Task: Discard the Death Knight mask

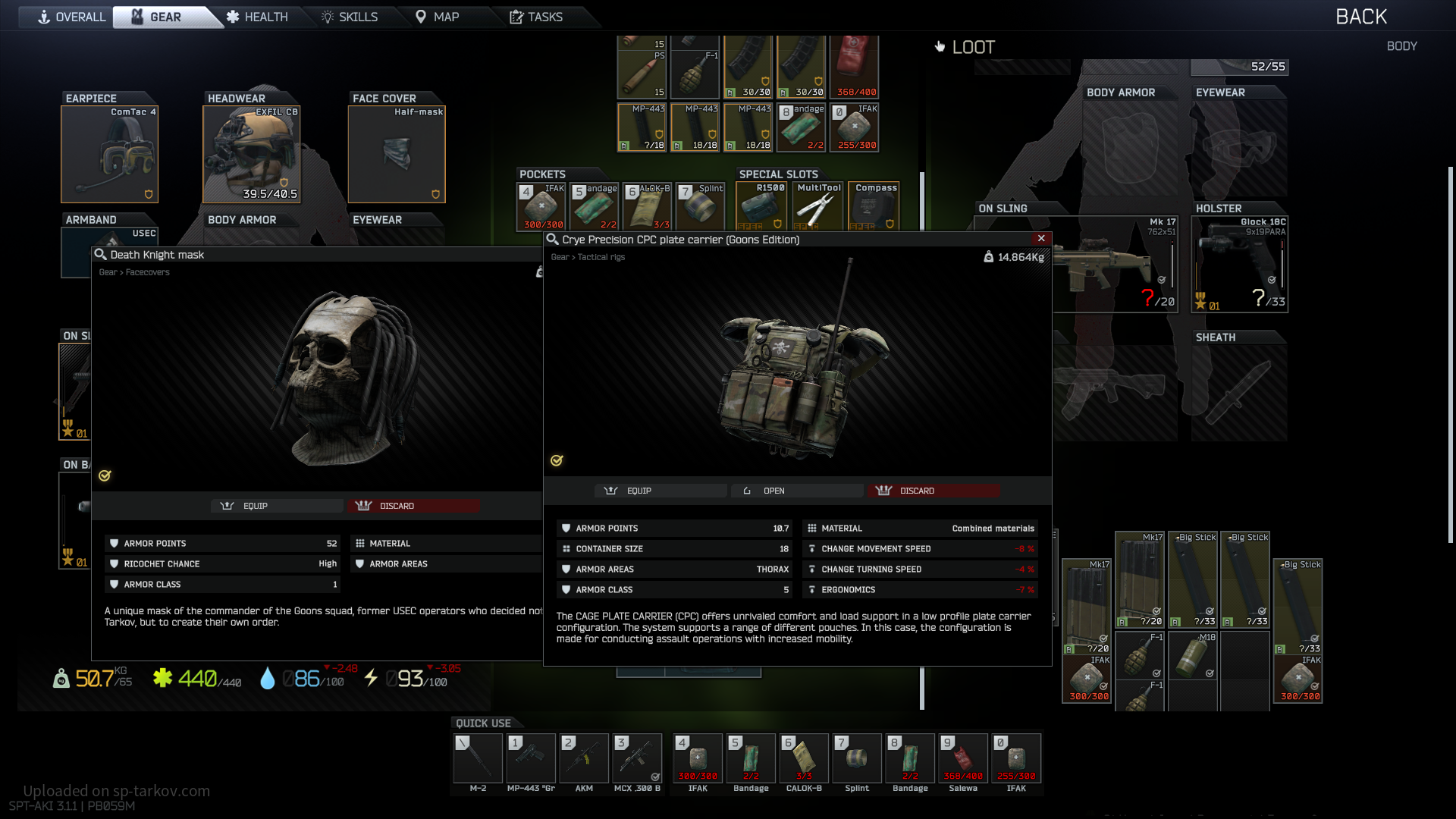Action: click(413, 506)
